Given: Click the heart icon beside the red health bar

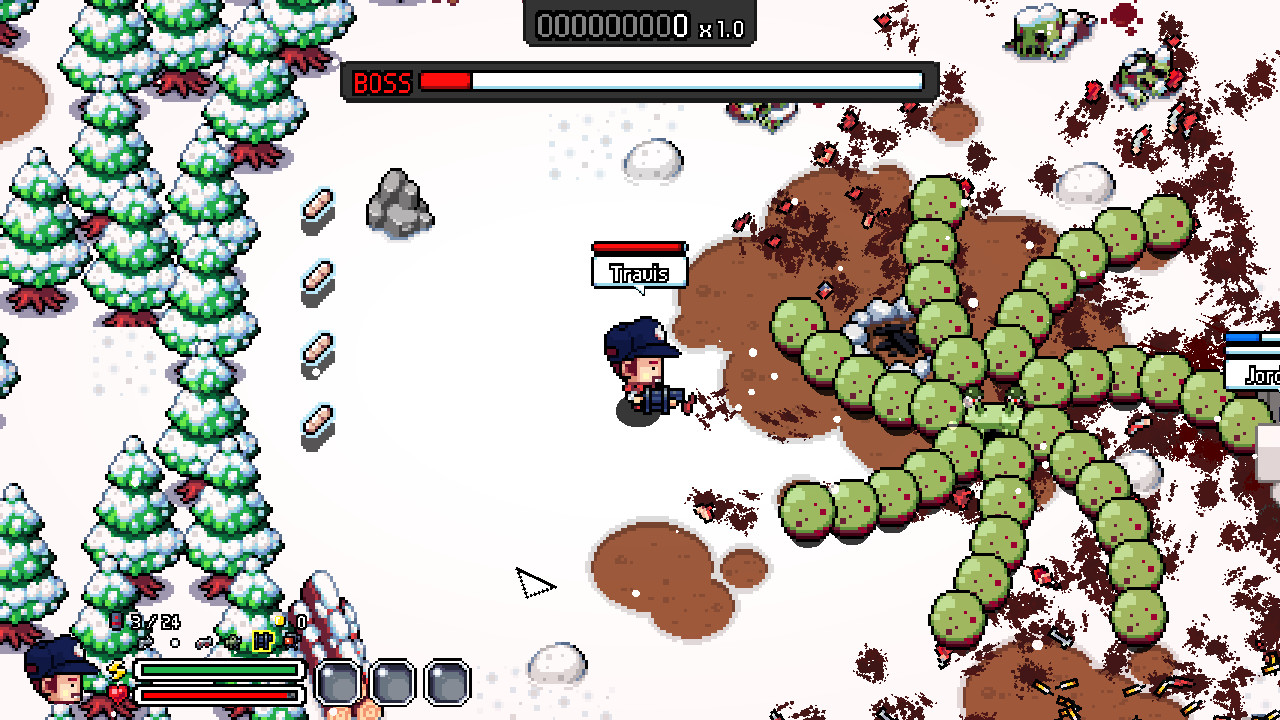Looking at the screenshot, I should pyautogui.click(x=117, y=695).
